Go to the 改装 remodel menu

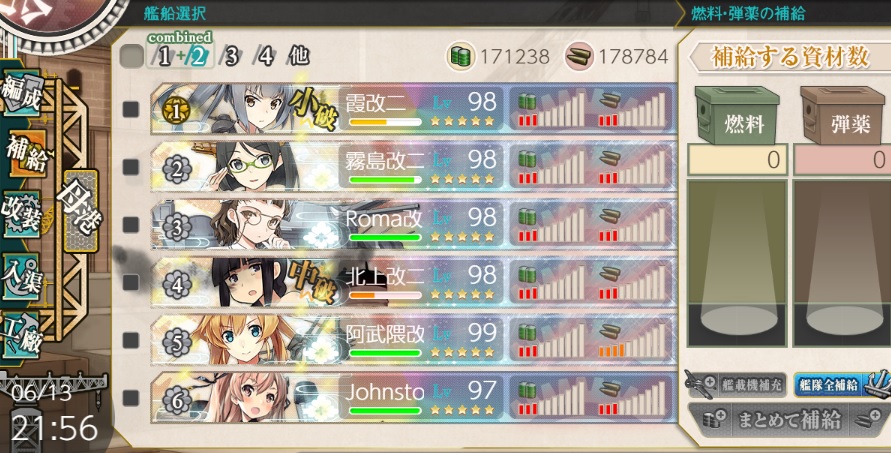click(x=22, y=214)
